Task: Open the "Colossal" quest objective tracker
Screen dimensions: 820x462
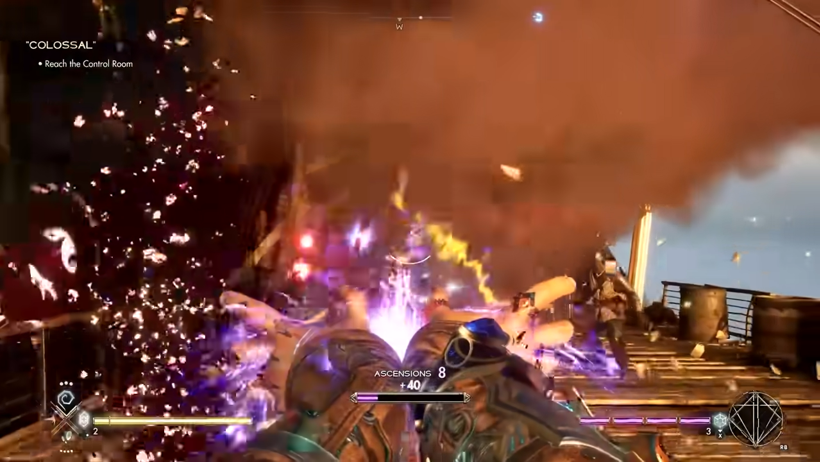Action: click(x=61, y=45)
